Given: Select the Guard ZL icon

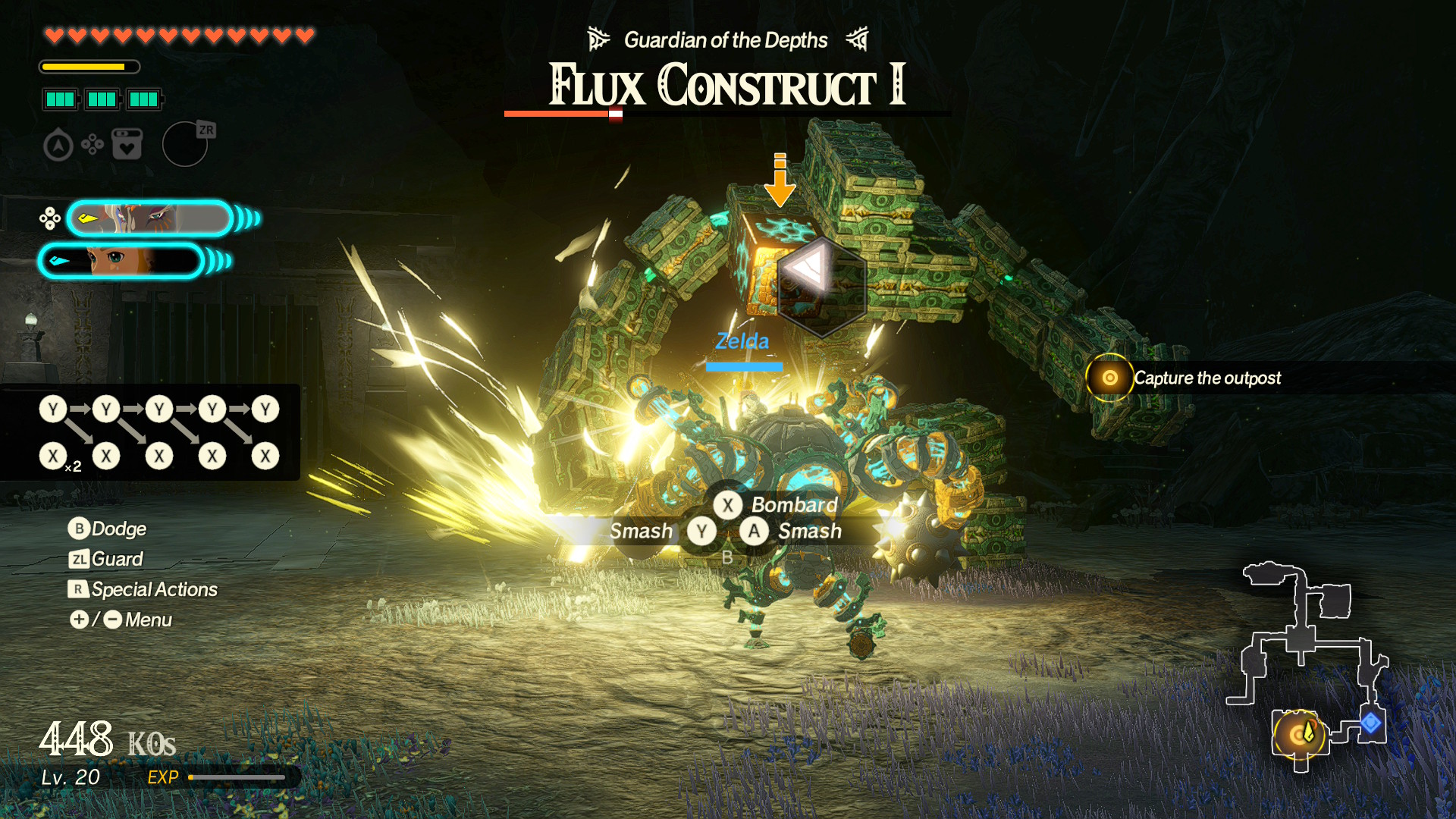Looking at the screenshot, I should pyautogui.click(x=80, y=559).
